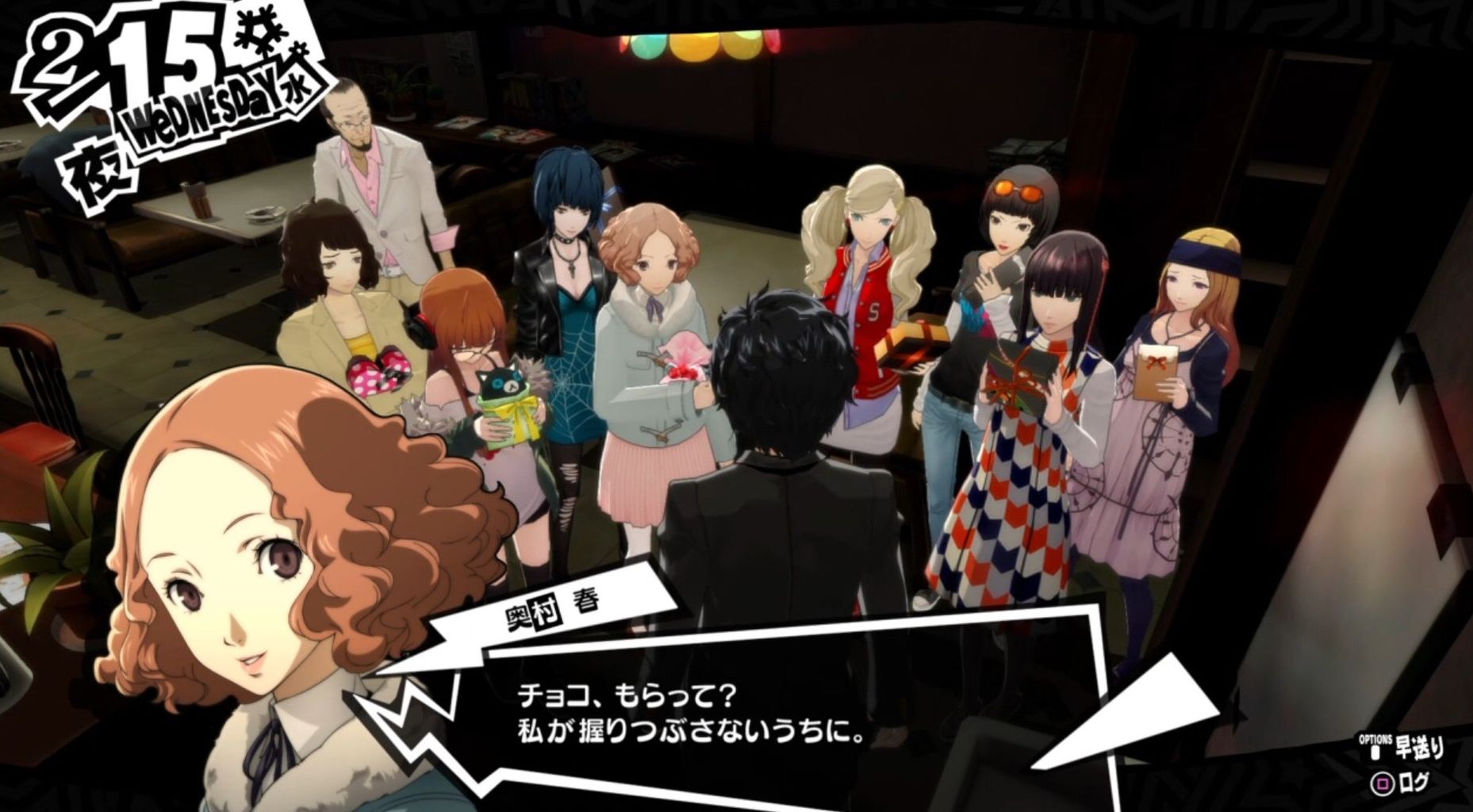Screen dimensions: 1473x812
Task: Click the OPTIONS button prompt icon
Action: (x=1375, y=751)
